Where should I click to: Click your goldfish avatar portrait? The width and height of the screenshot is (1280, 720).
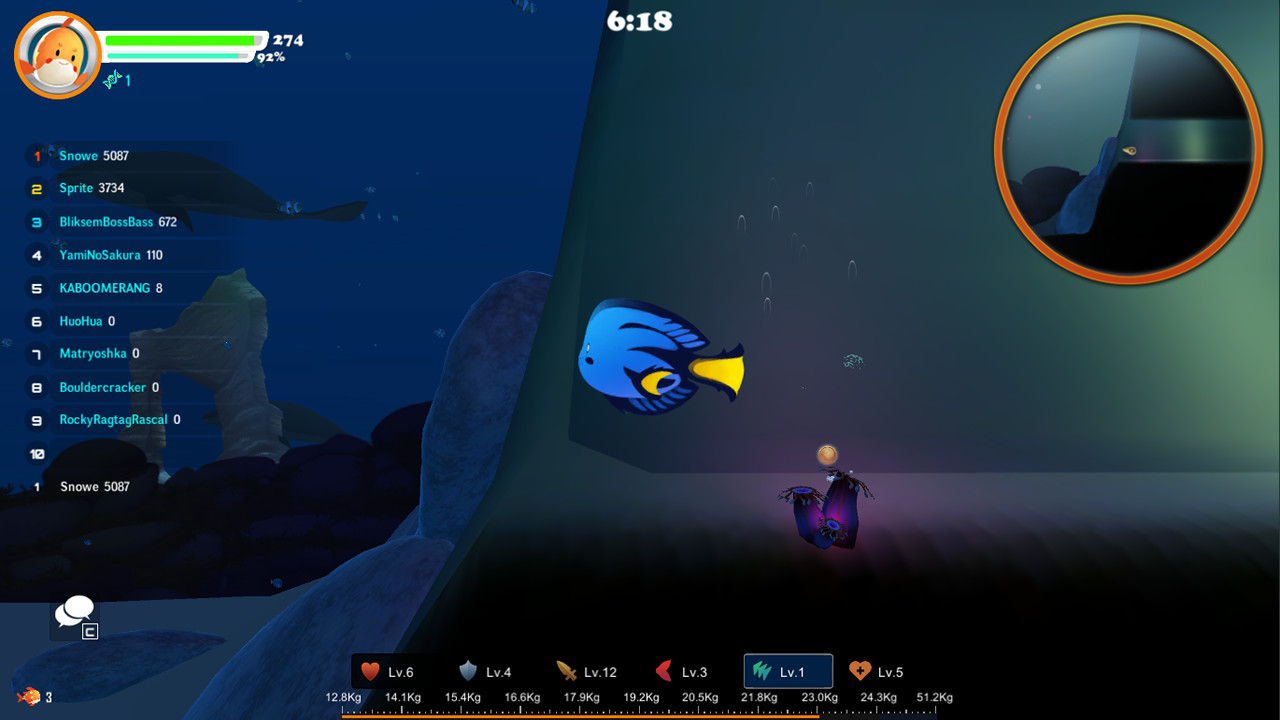click(x=57, y=52)
